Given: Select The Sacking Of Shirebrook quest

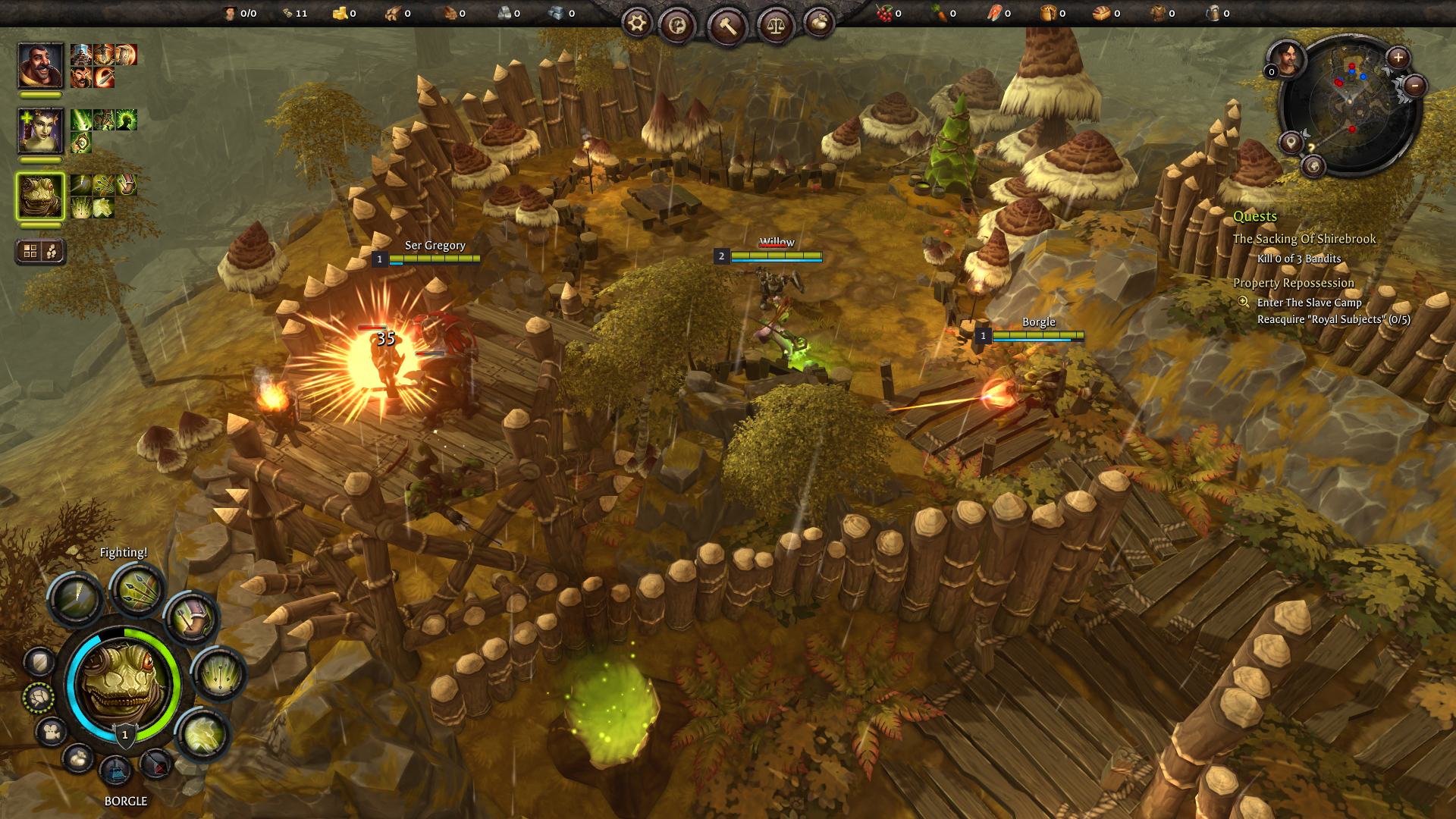Looking at the screenshot, I should pos(1304,239).
